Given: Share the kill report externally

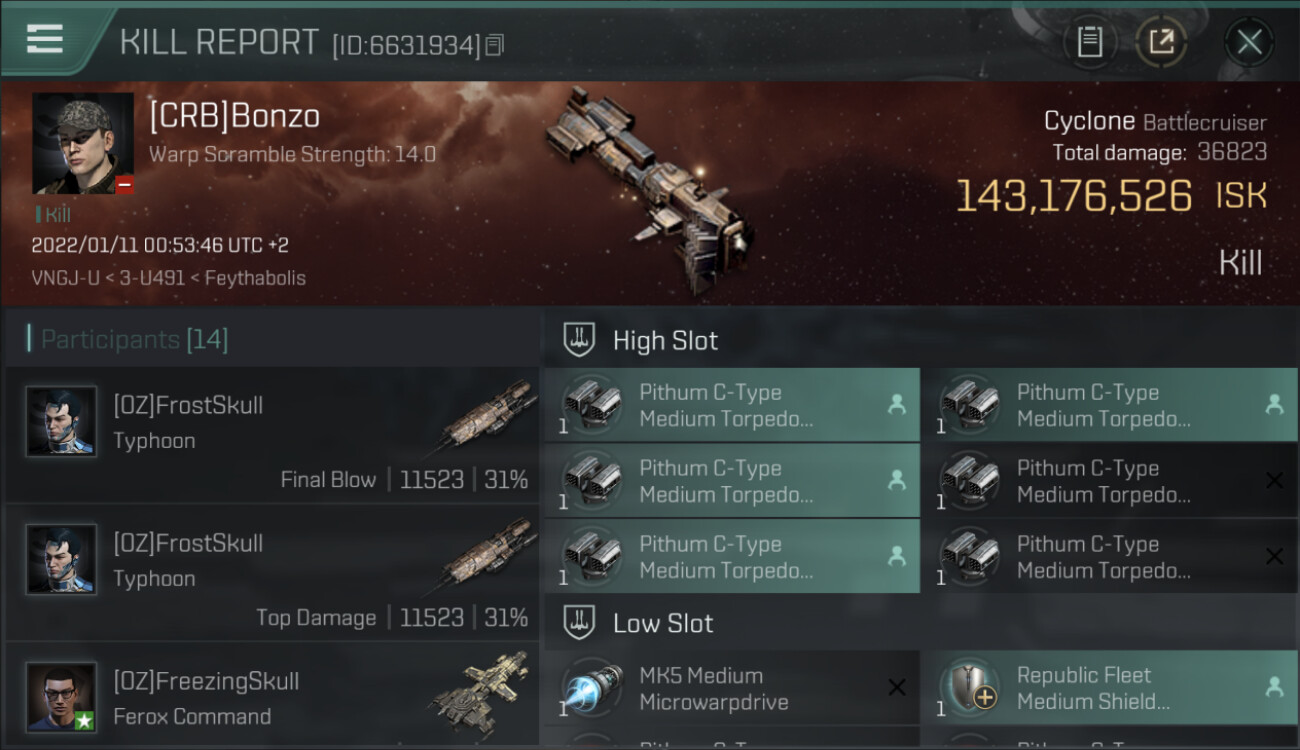Looking at the screenshot, I should coord(1161,42).
